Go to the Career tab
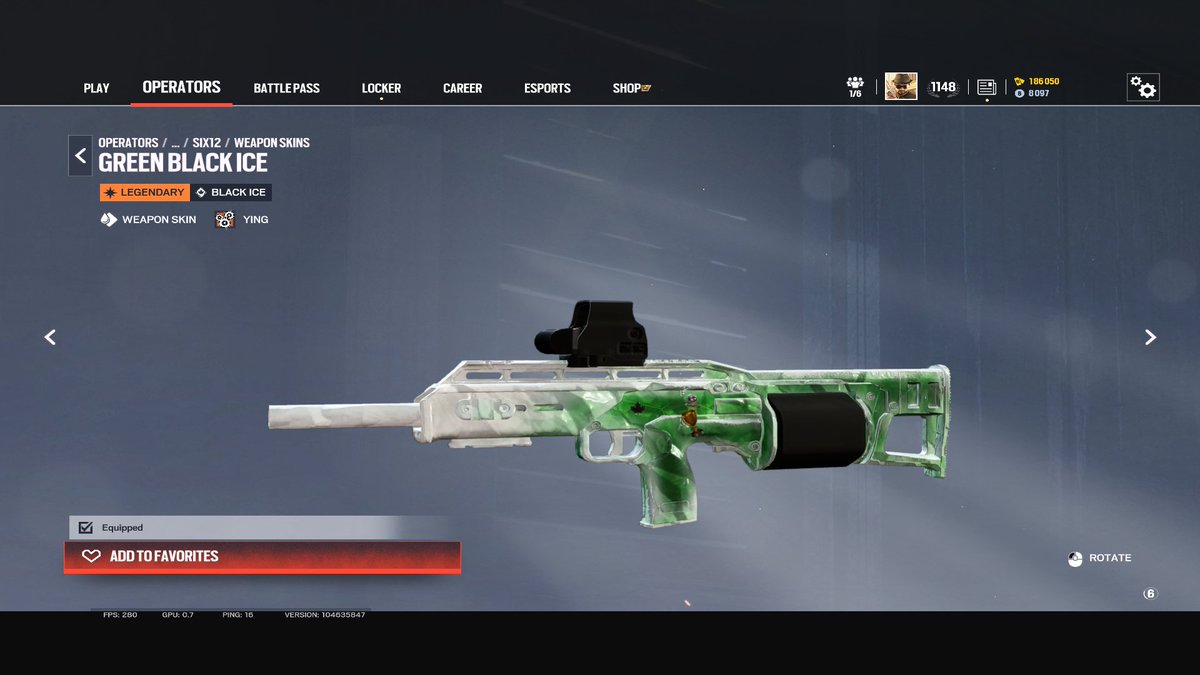1200x675 pixels. pos(462,88)
